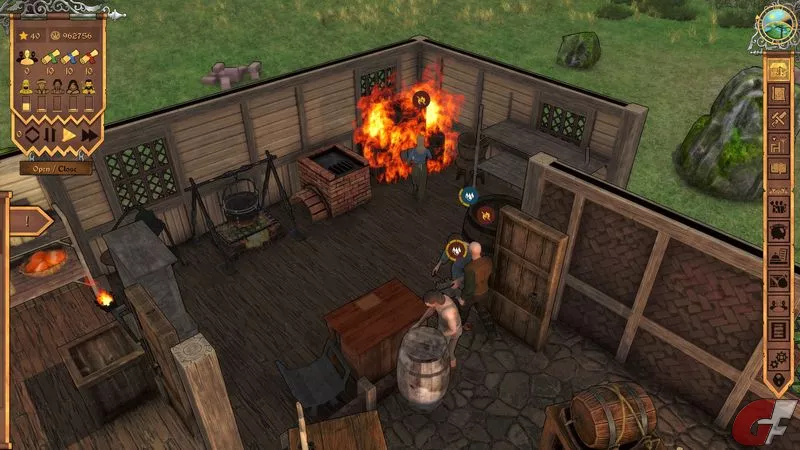Set game speed to normal play
Image resolution: width=800 pixels, height=450 pixels.
click(69, 134)
